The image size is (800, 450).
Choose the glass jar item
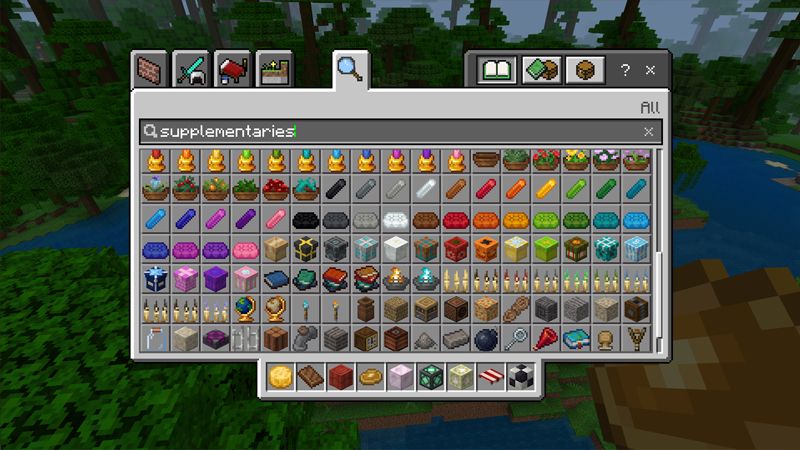[153, 338]
